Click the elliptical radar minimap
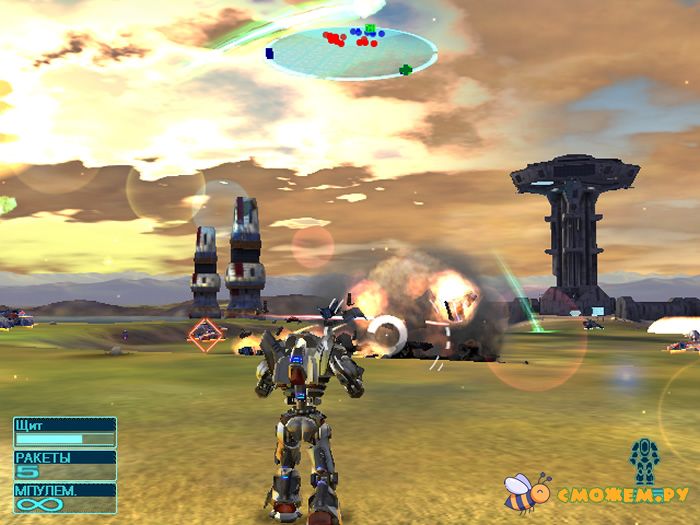The height and width of the screenshot is (525, 700). point(354,53)
